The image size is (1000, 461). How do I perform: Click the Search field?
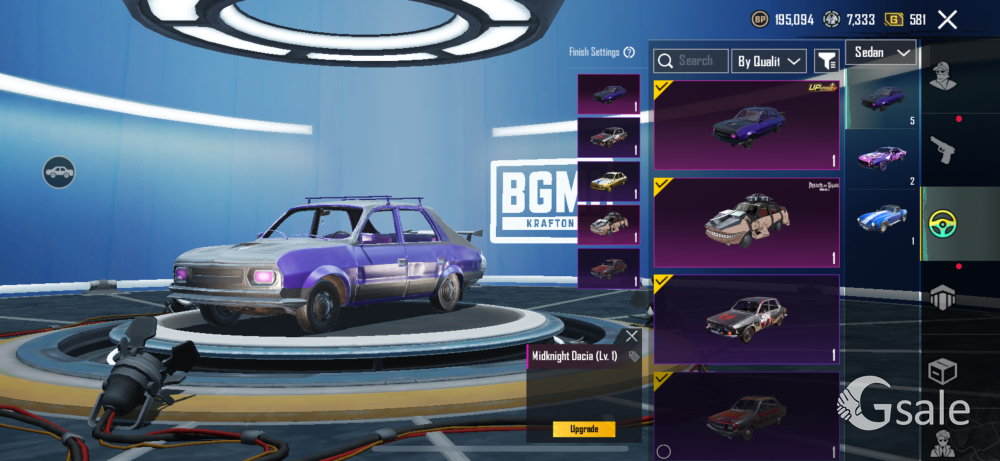pos(690,61)
